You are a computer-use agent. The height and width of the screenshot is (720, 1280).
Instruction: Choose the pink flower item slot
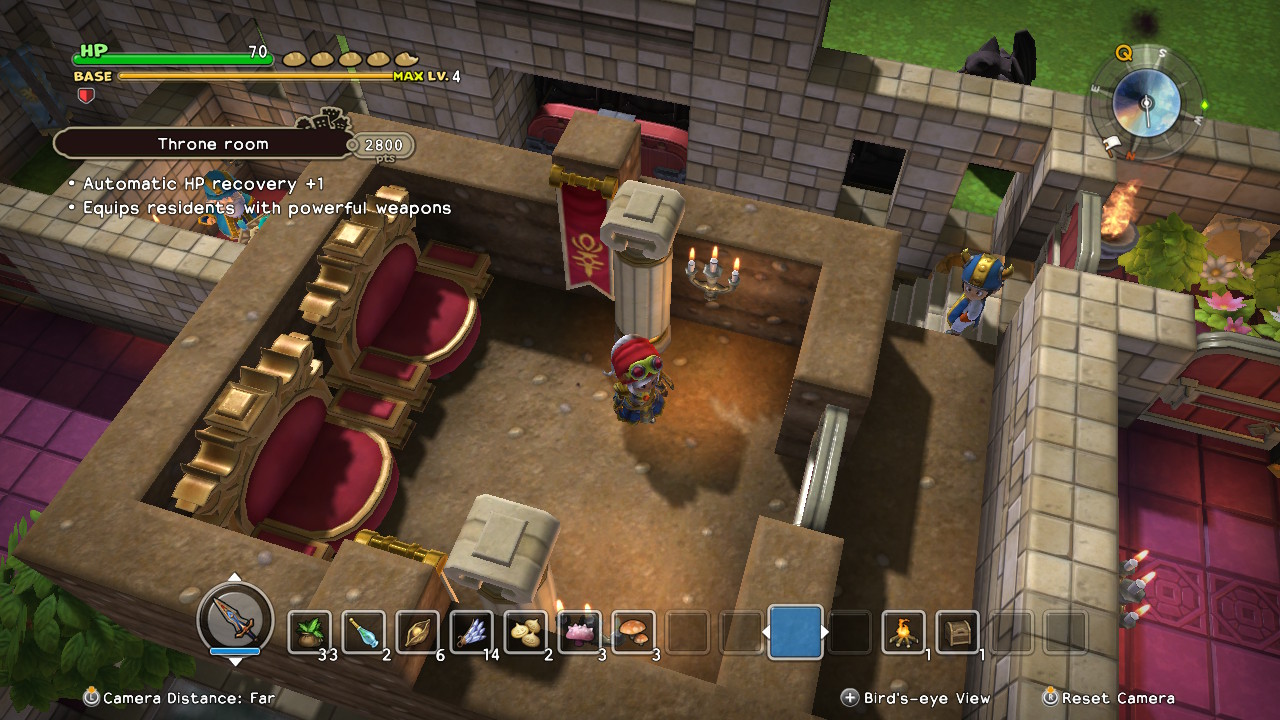pyautogui.click(x=579, y=632)
